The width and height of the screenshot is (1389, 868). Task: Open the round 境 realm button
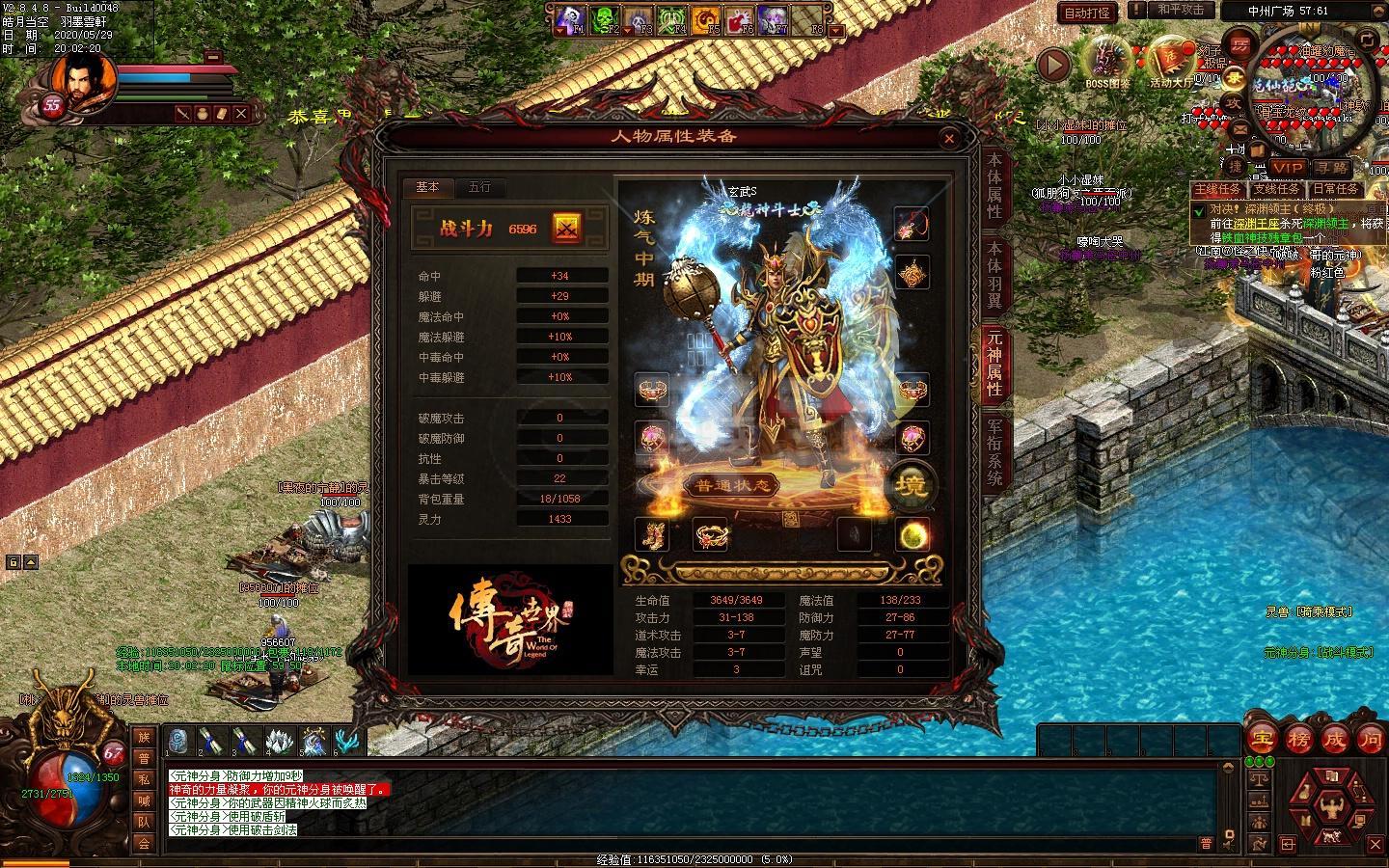[x=911, y=484]
